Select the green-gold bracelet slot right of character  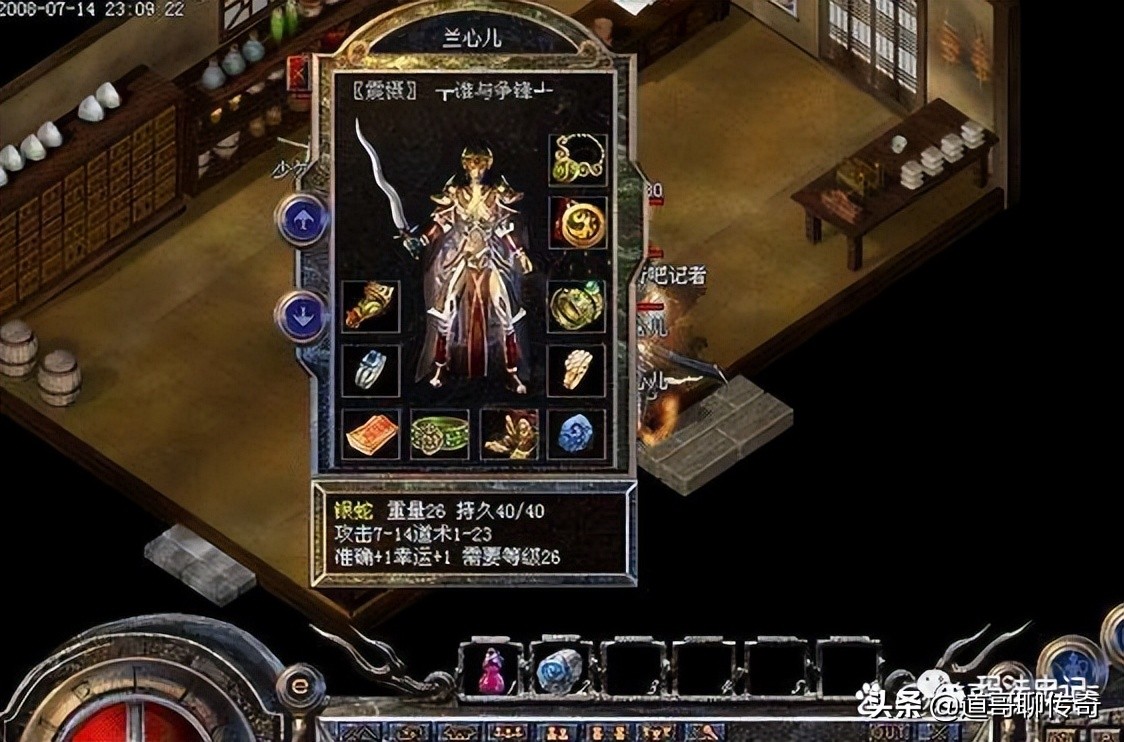tap(577, 307)
